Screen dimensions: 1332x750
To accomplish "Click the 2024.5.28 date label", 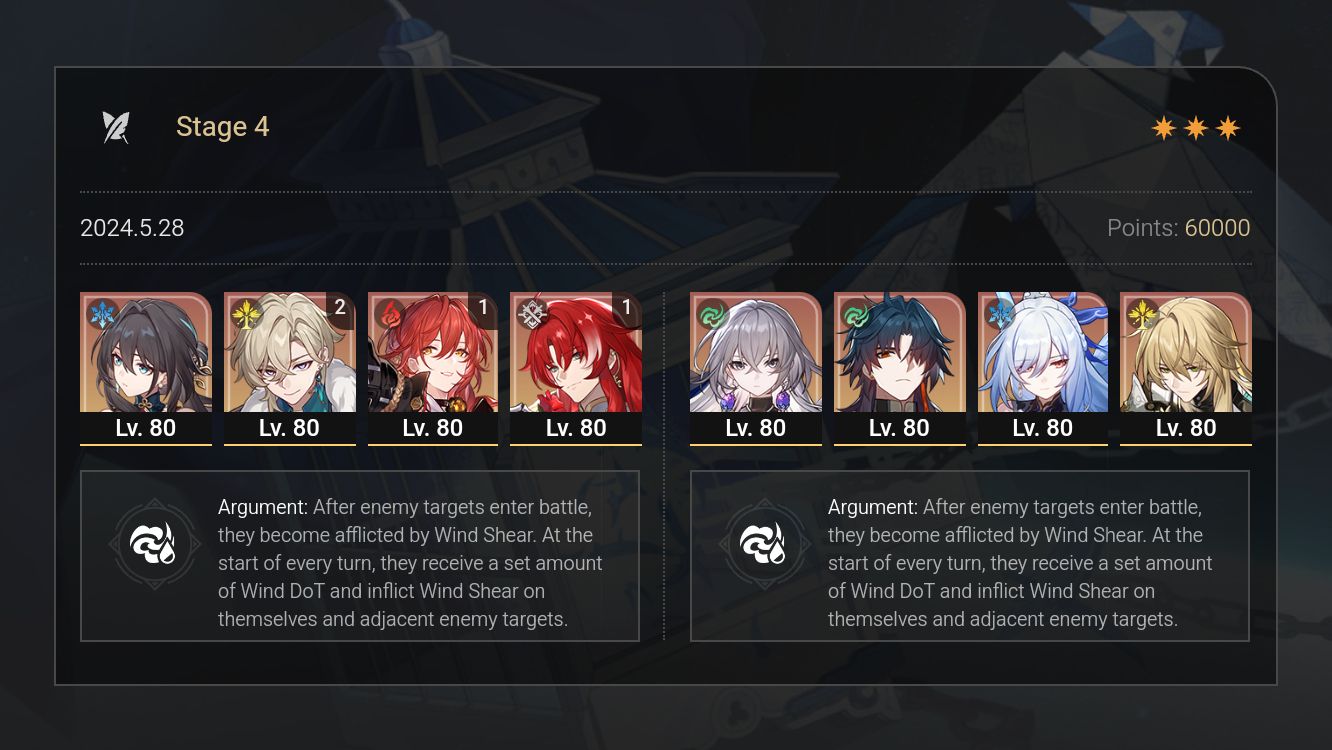I will click(x=132, y=228).
